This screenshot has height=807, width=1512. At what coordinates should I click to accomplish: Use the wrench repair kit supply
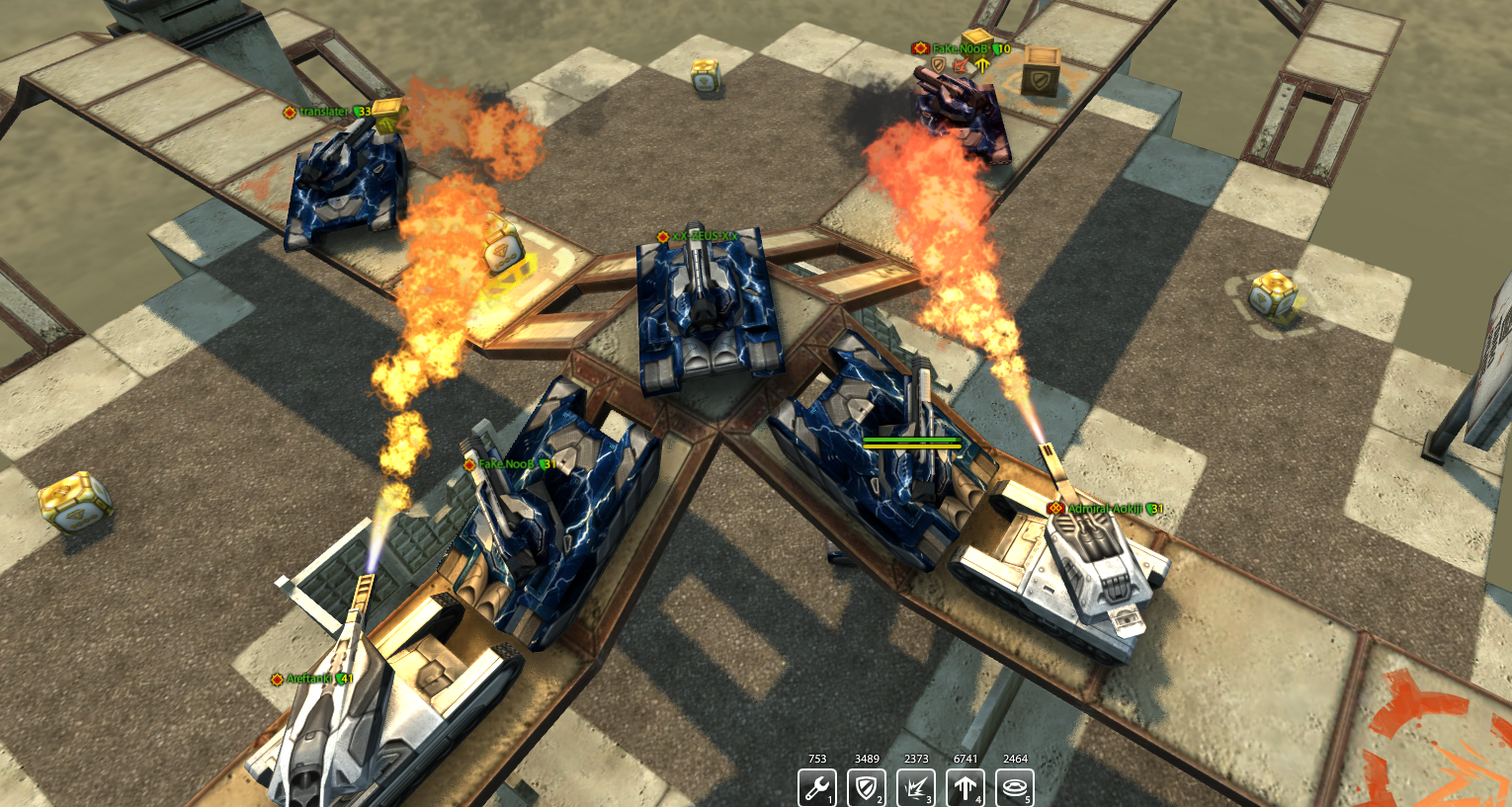click(x=817, y=788)
